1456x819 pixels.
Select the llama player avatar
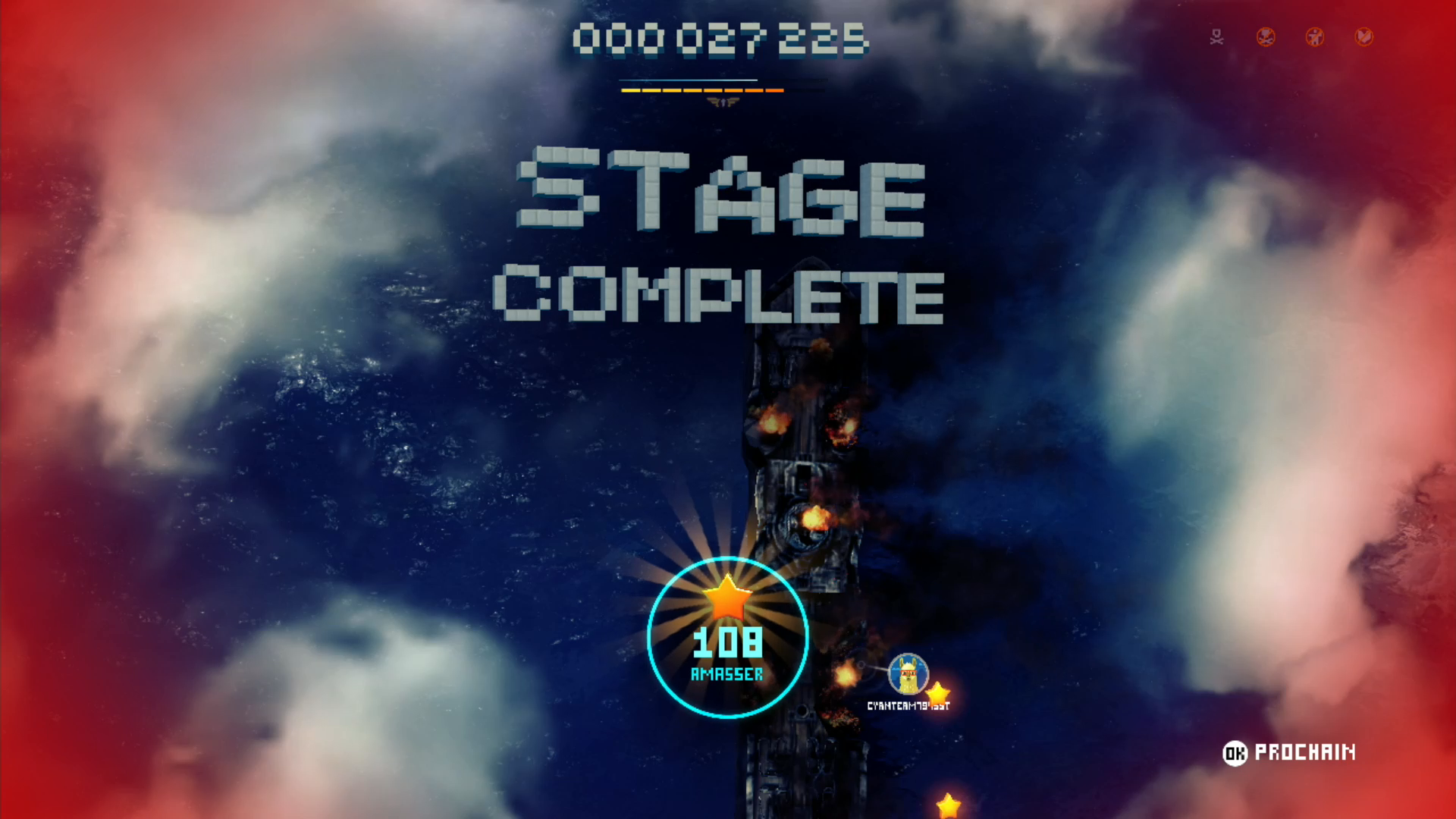tap(908, 673)
